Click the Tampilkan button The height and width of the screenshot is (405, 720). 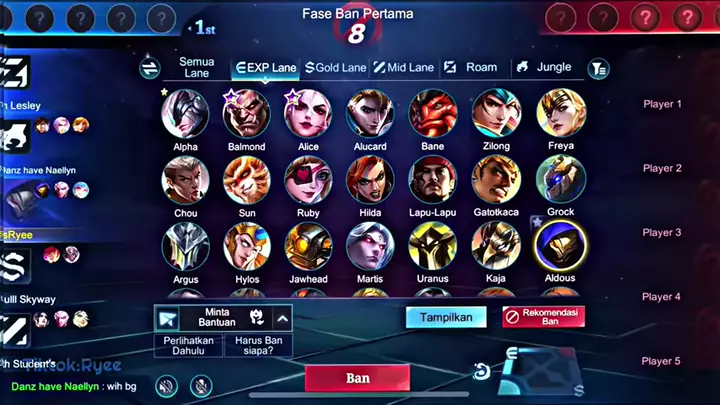pos(446,317)
